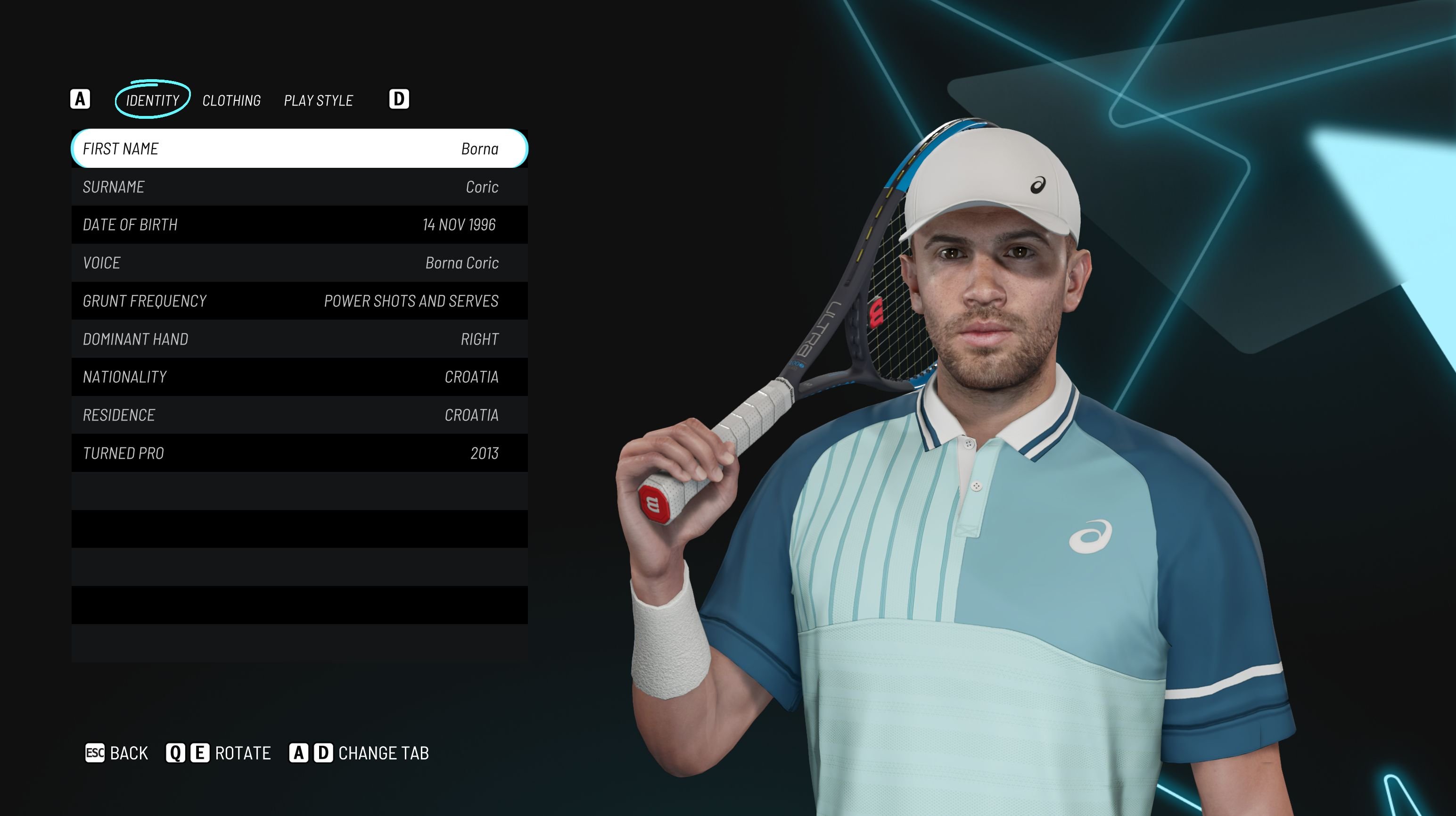1456x816 pixels.
Task: Open the Nationality selector showing Croatia
Action: coord(299,376)
